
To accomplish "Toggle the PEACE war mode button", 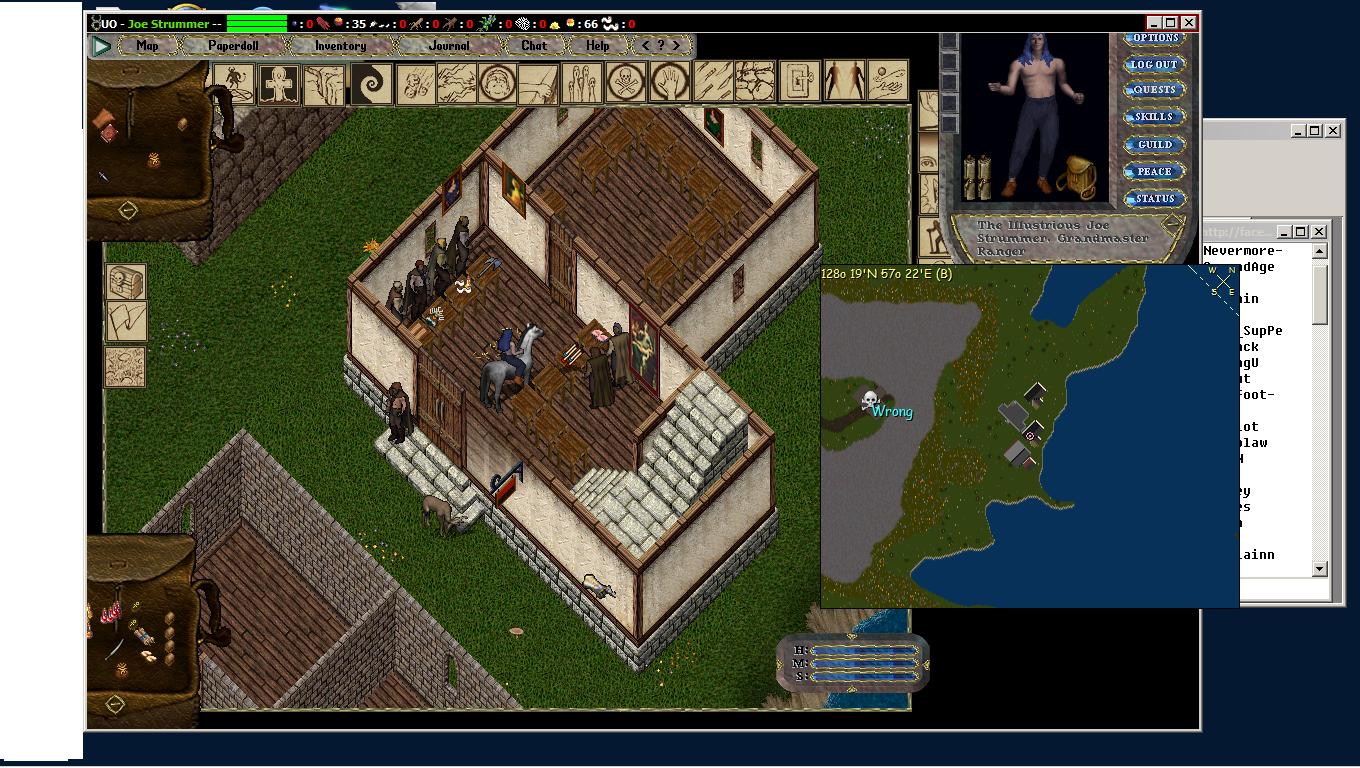I will (x=1154, y=172).
